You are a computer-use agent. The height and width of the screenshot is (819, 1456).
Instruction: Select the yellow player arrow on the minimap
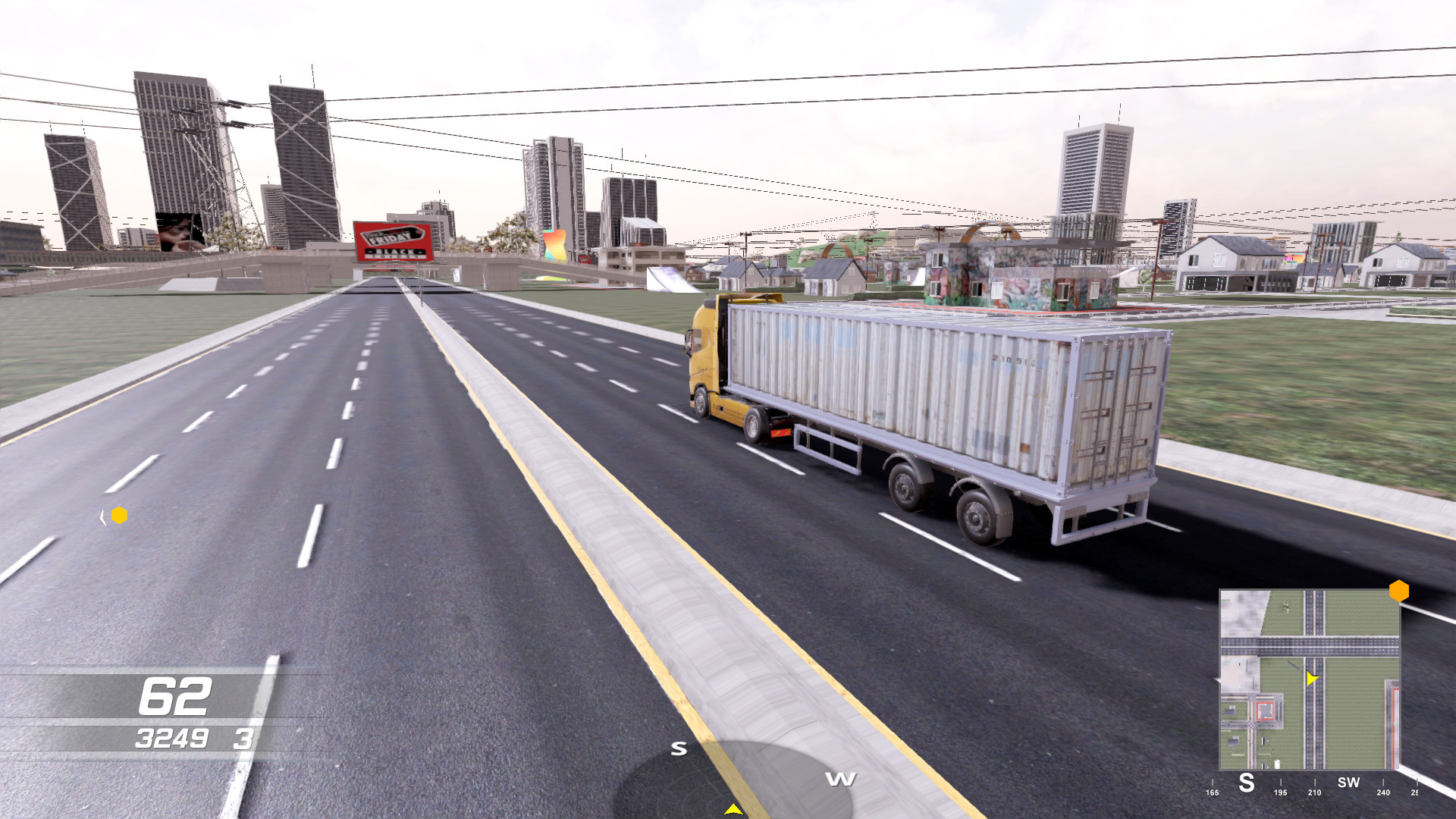click(x=1313, y=679)
